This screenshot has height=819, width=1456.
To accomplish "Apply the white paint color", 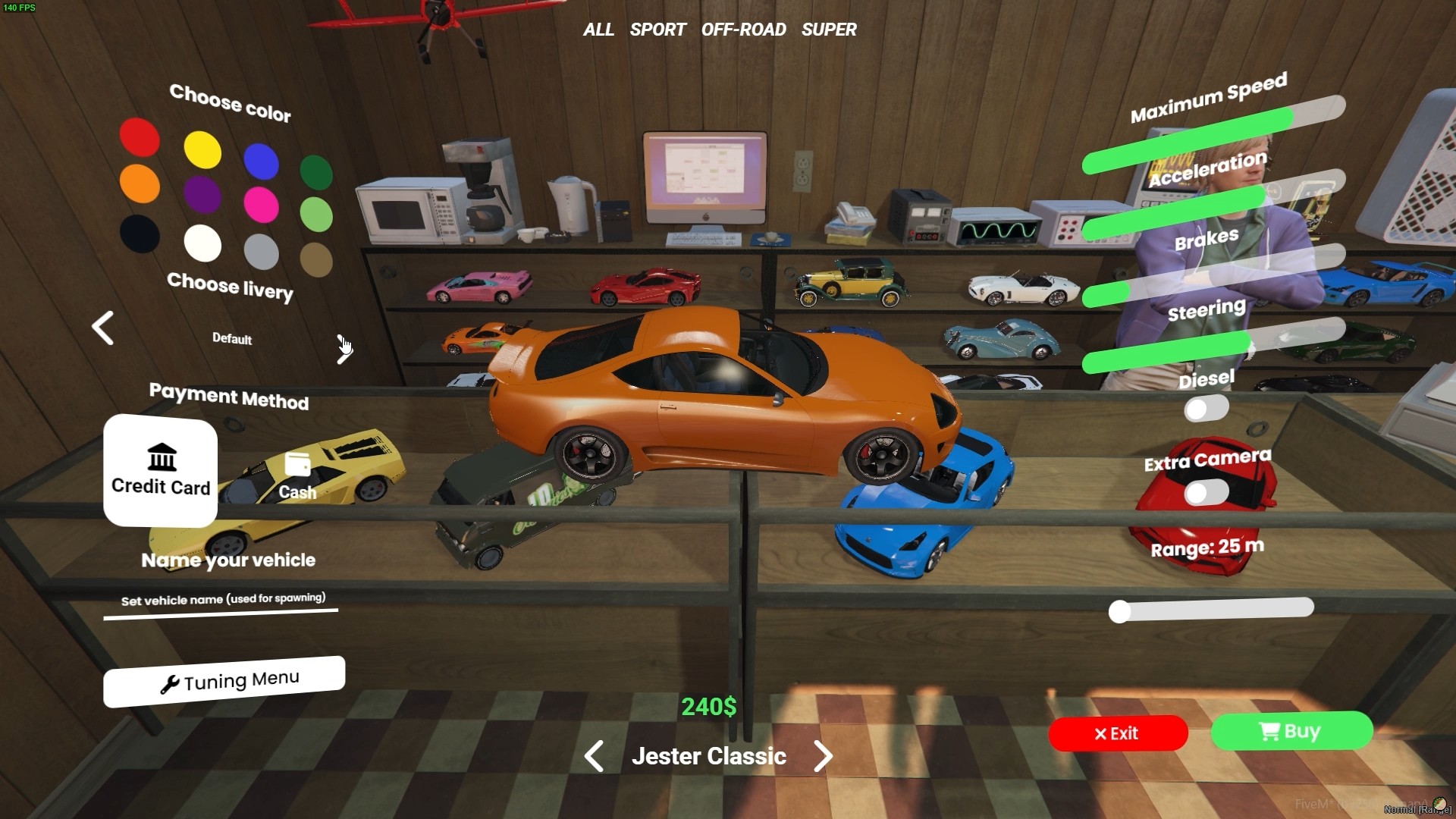I will pyautogui.click(x=202, y=243).
